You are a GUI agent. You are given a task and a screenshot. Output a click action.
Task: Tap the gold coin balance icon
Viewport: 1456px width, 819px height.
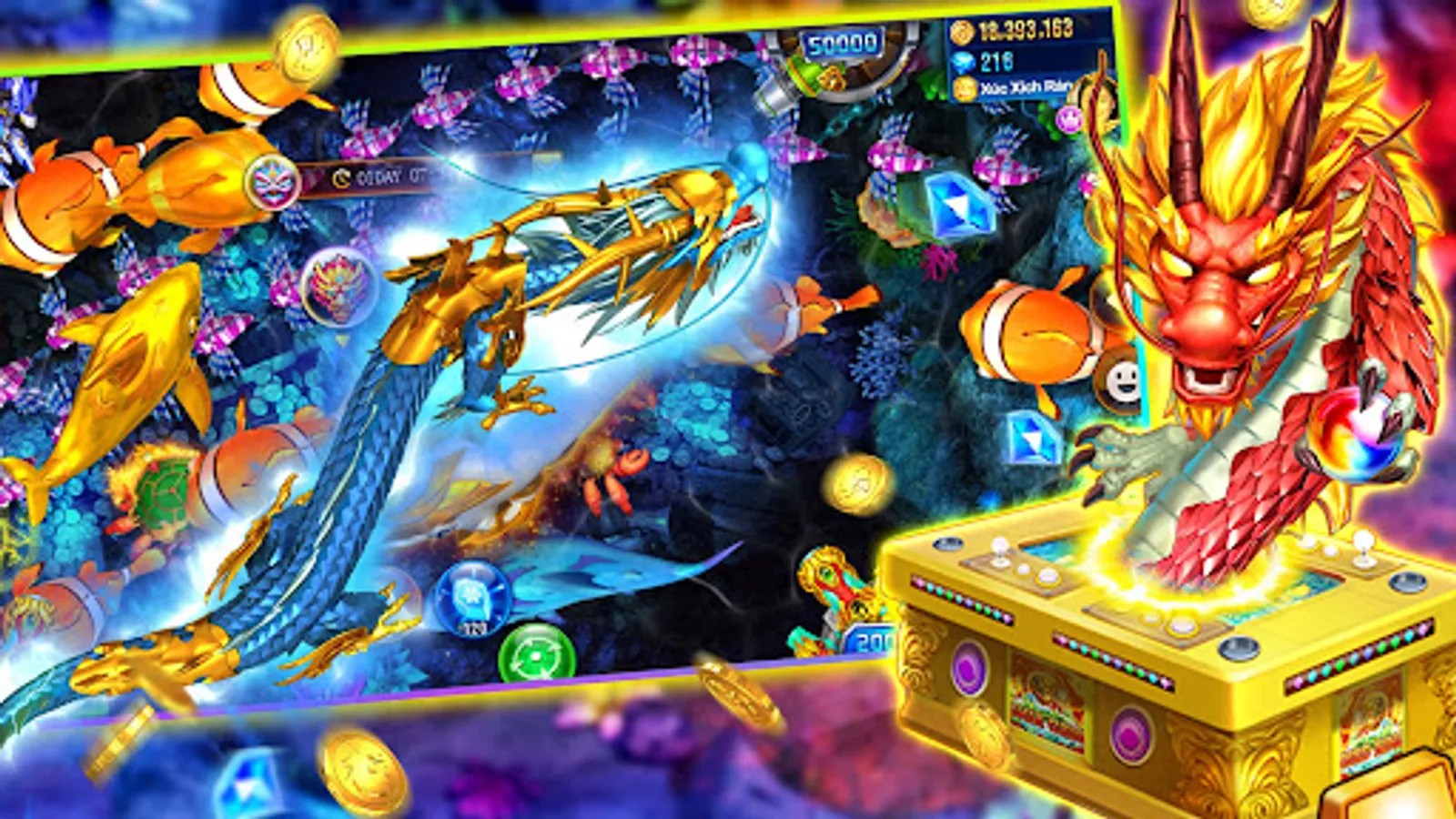(x=961, y=30)
